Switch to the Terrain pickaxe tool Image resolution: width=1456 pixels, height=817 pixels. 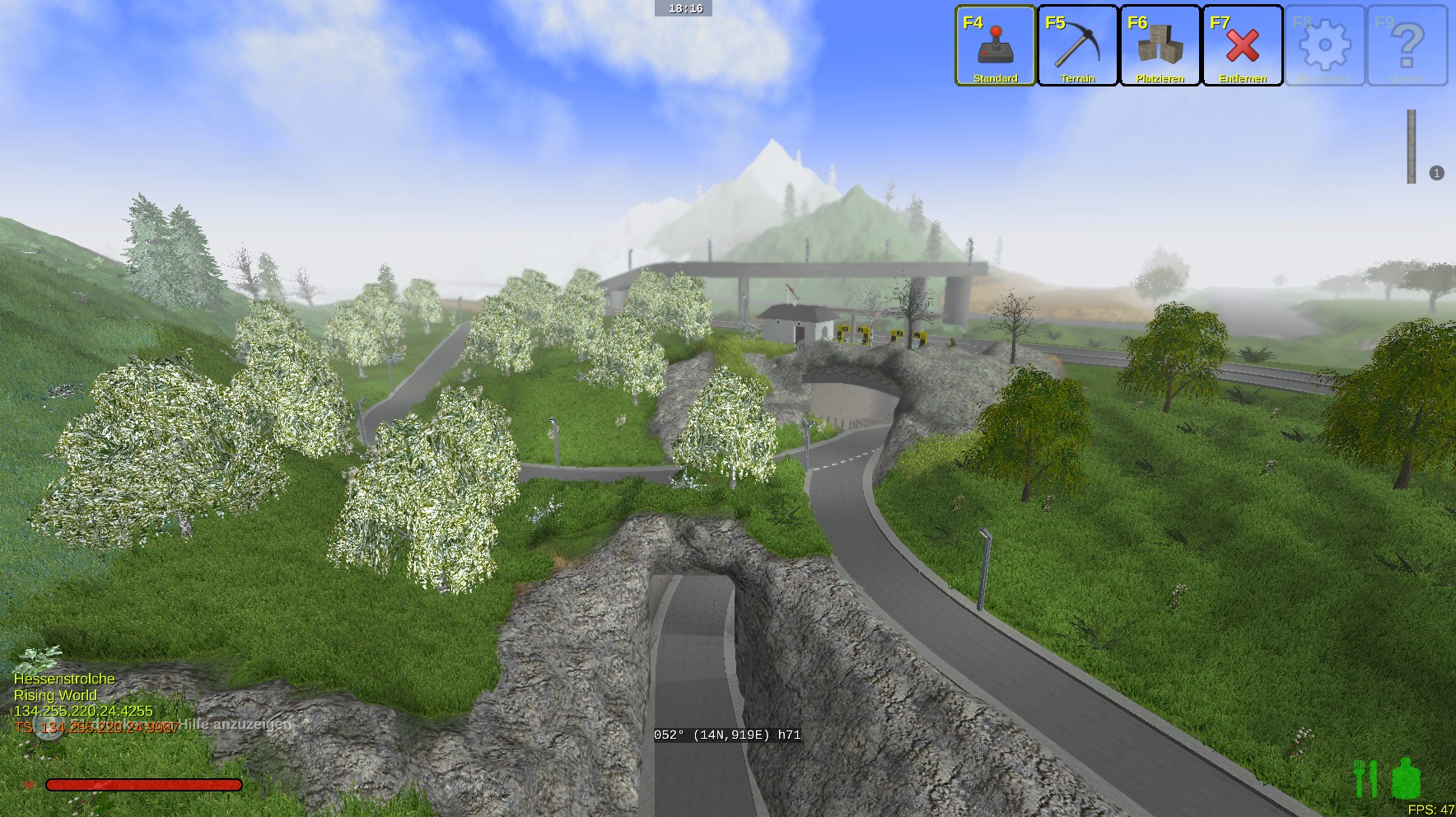click(1077, 46)
